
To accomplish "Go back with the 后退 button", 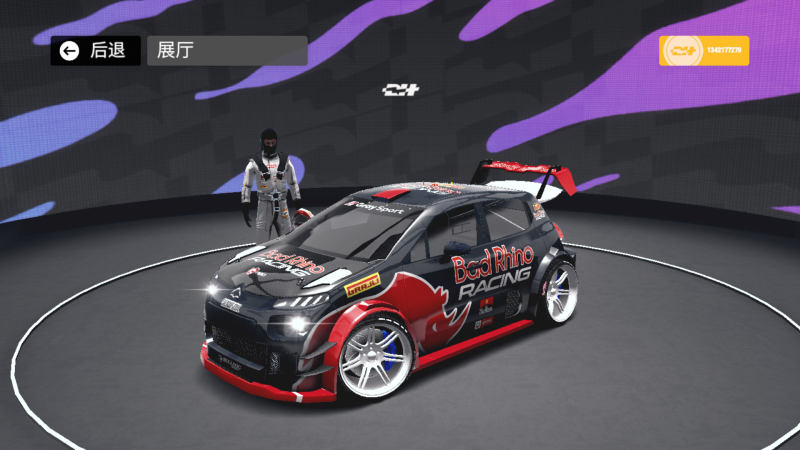I will click(x=95, y=51).
